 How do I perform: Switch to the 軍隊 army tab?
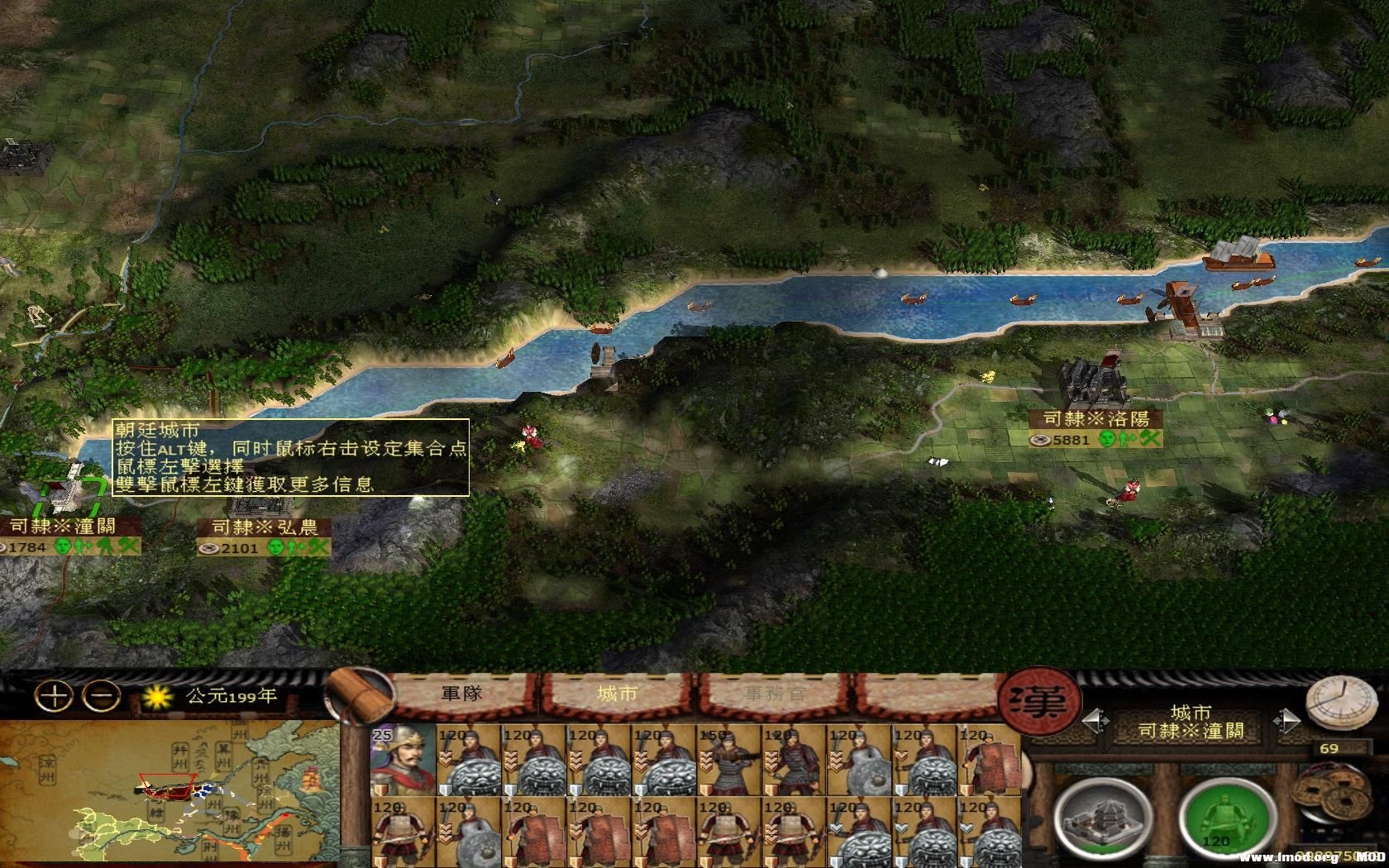coord(461,694)
